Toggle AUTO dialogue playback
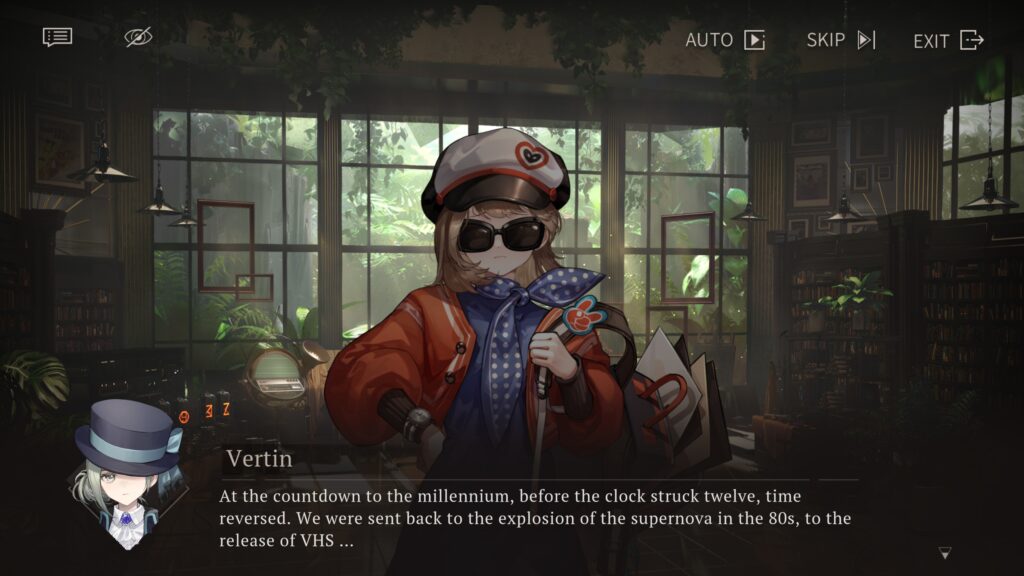1024x576 pixels. tap(725, 40)
